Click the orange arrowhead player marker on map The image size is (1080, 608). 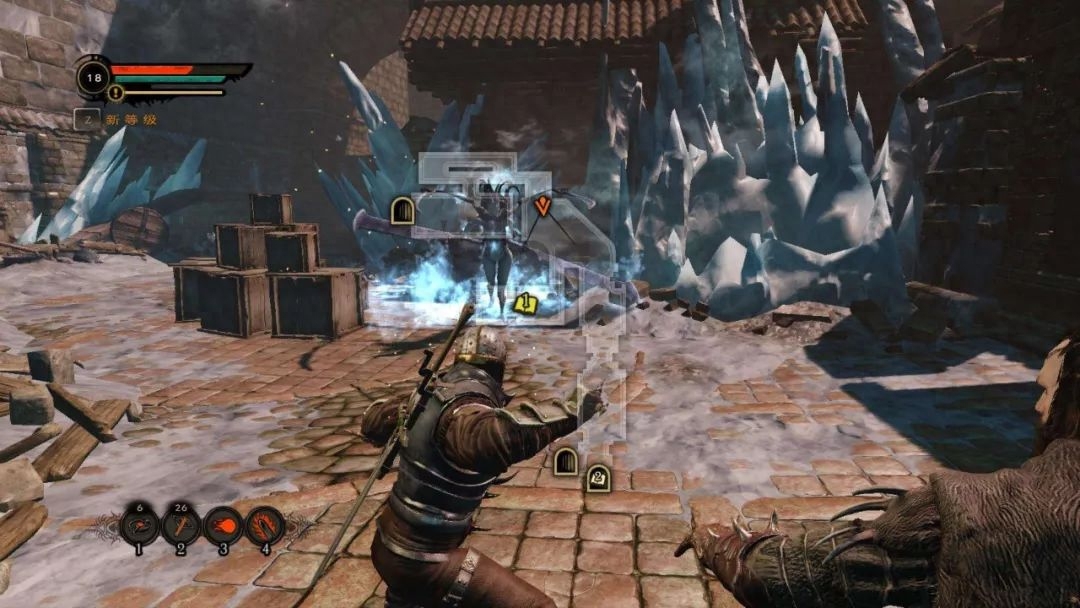543,207
